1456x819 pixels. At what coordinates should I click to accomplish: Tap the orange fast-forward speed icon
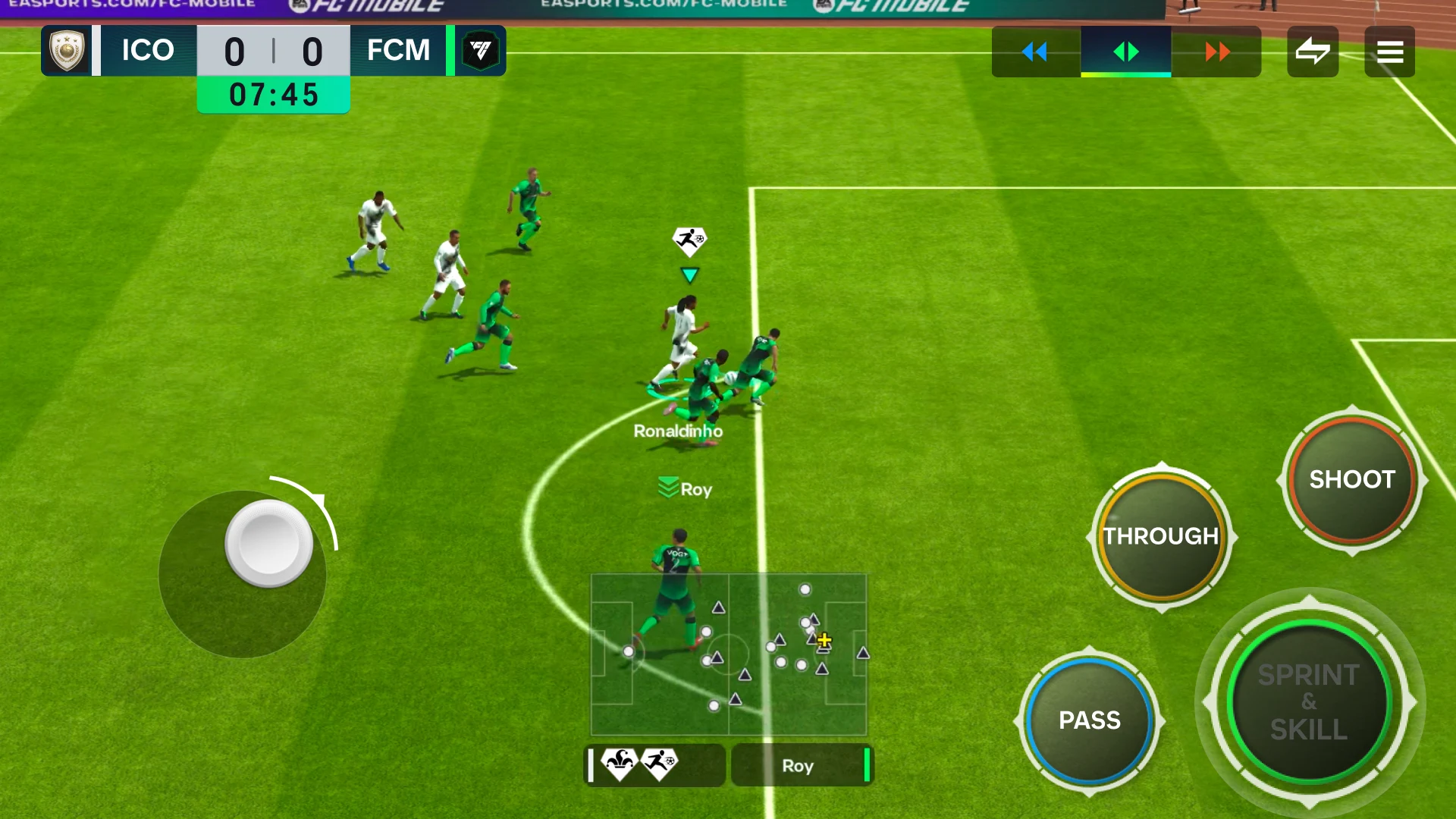pos(1216,52)
